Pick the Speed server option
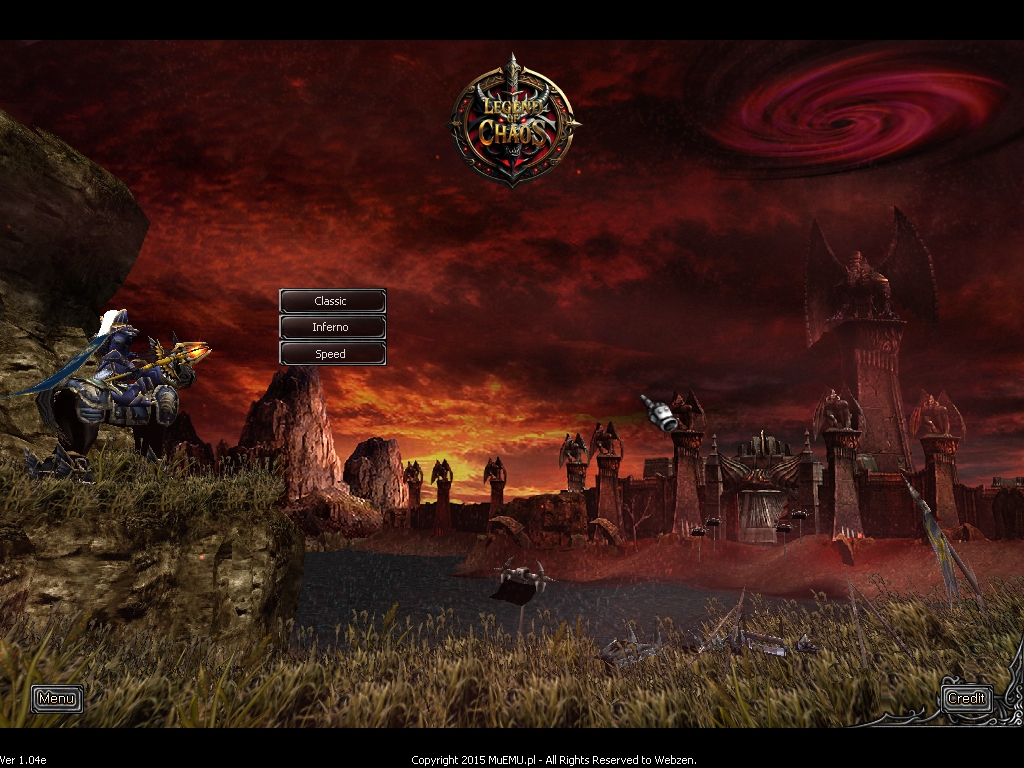Screen dimensions: 1024x768 [x=332, y=353]
